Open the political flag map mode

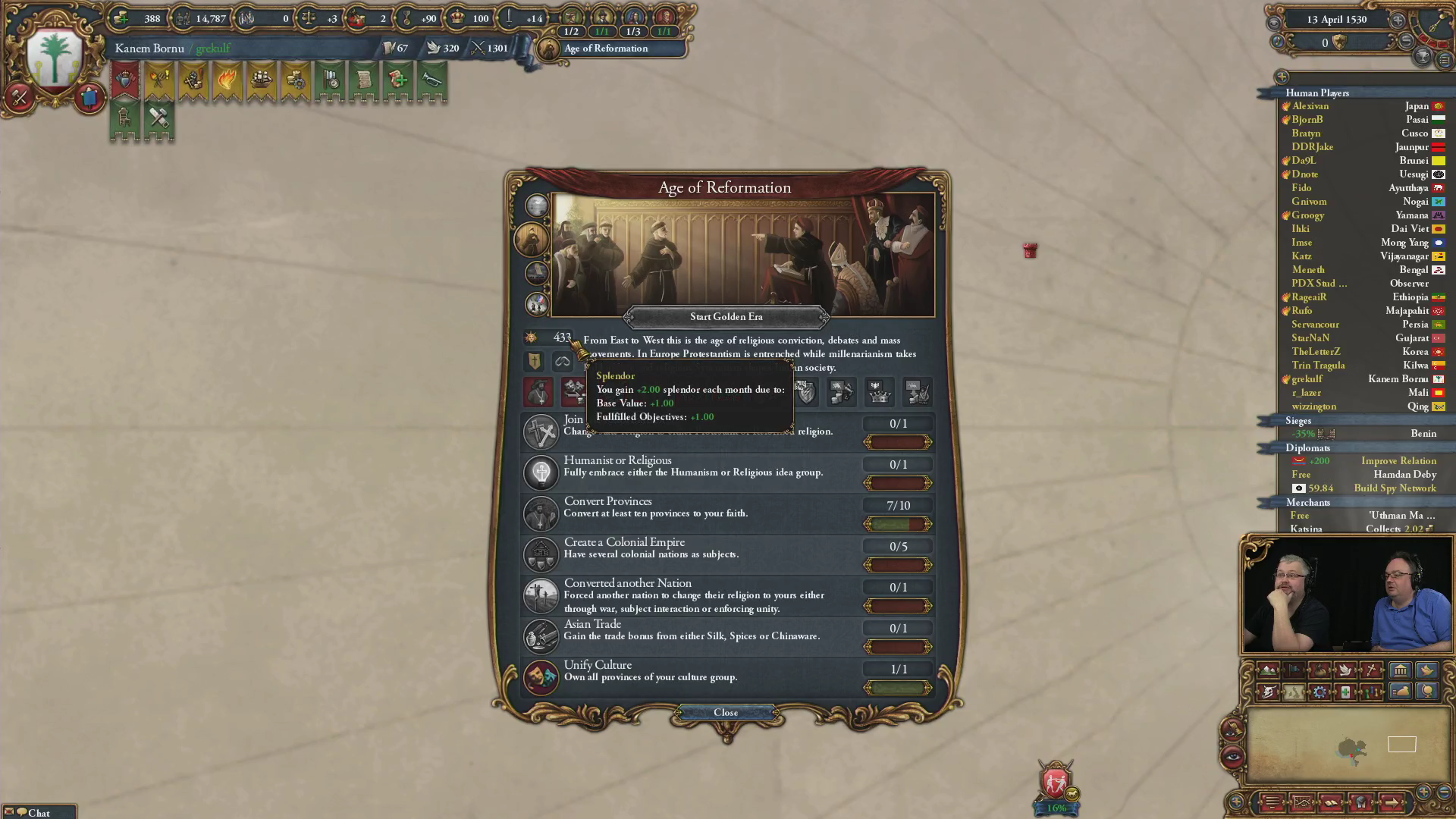(1294, 670)
